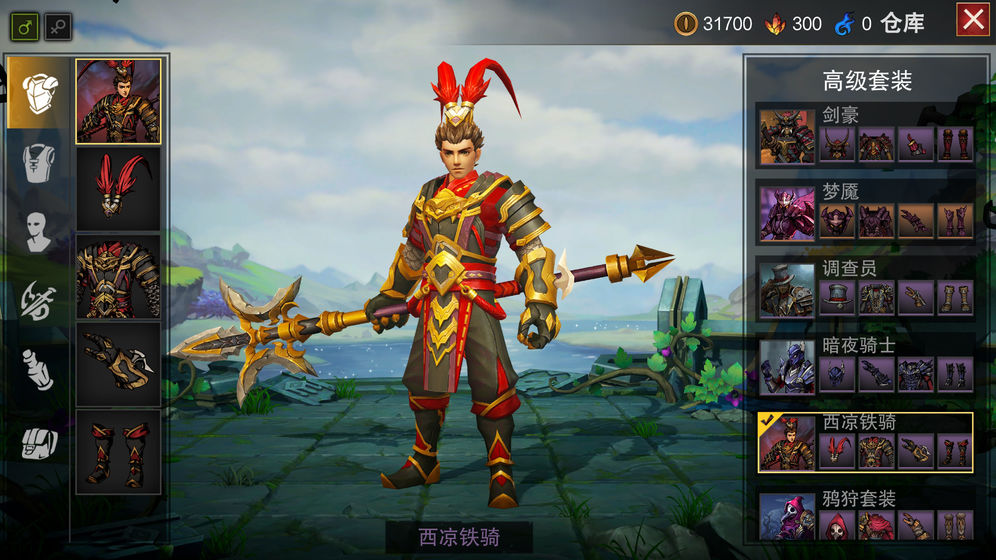This screenshot has height=560, width=996.
Task: Open the 仓库 warehouse
Action: point(902,24)
